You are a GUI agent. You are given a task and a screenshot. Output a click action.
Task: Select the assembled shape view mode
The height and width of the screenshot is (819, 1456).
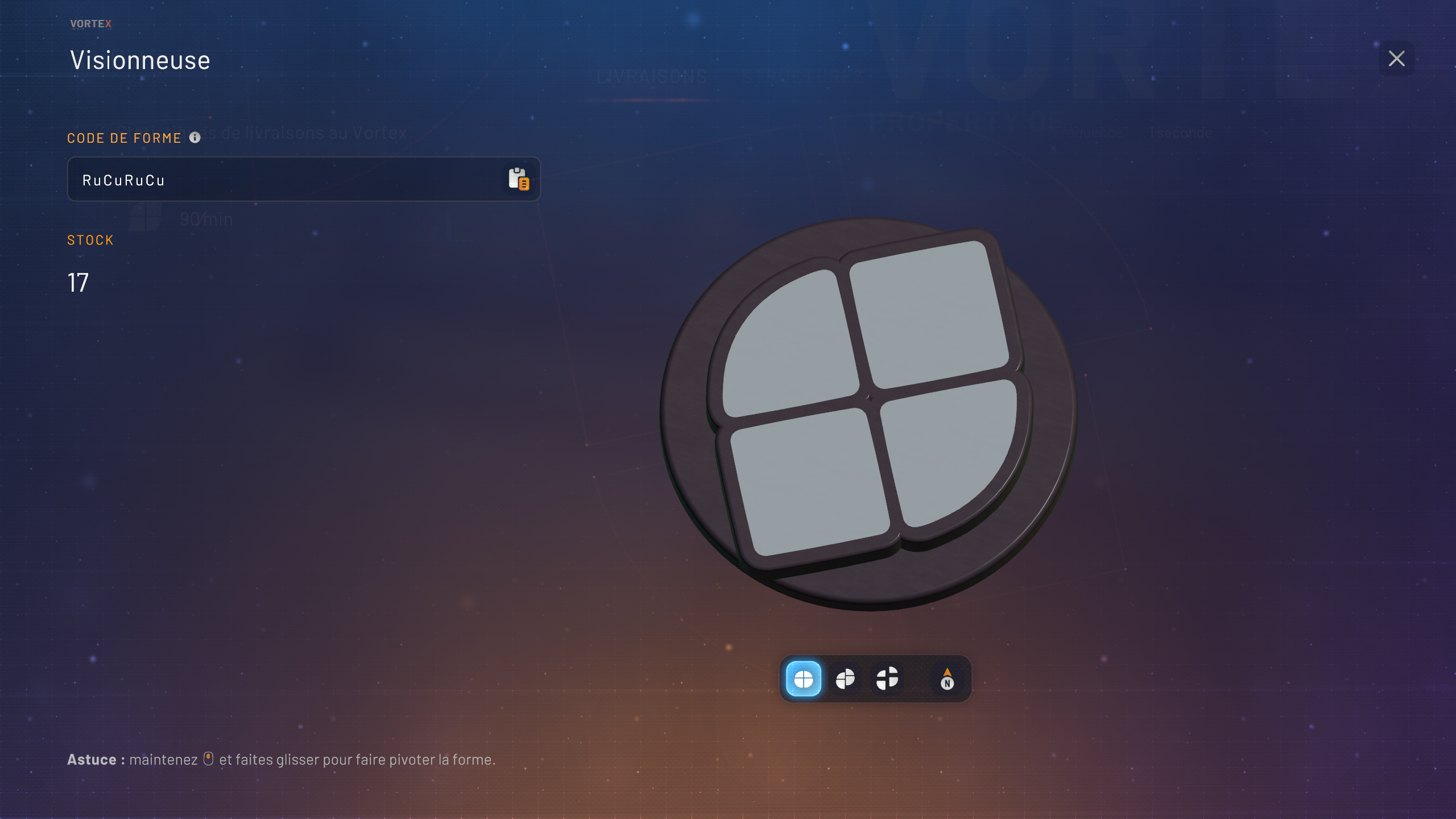(x=803, y=679)
